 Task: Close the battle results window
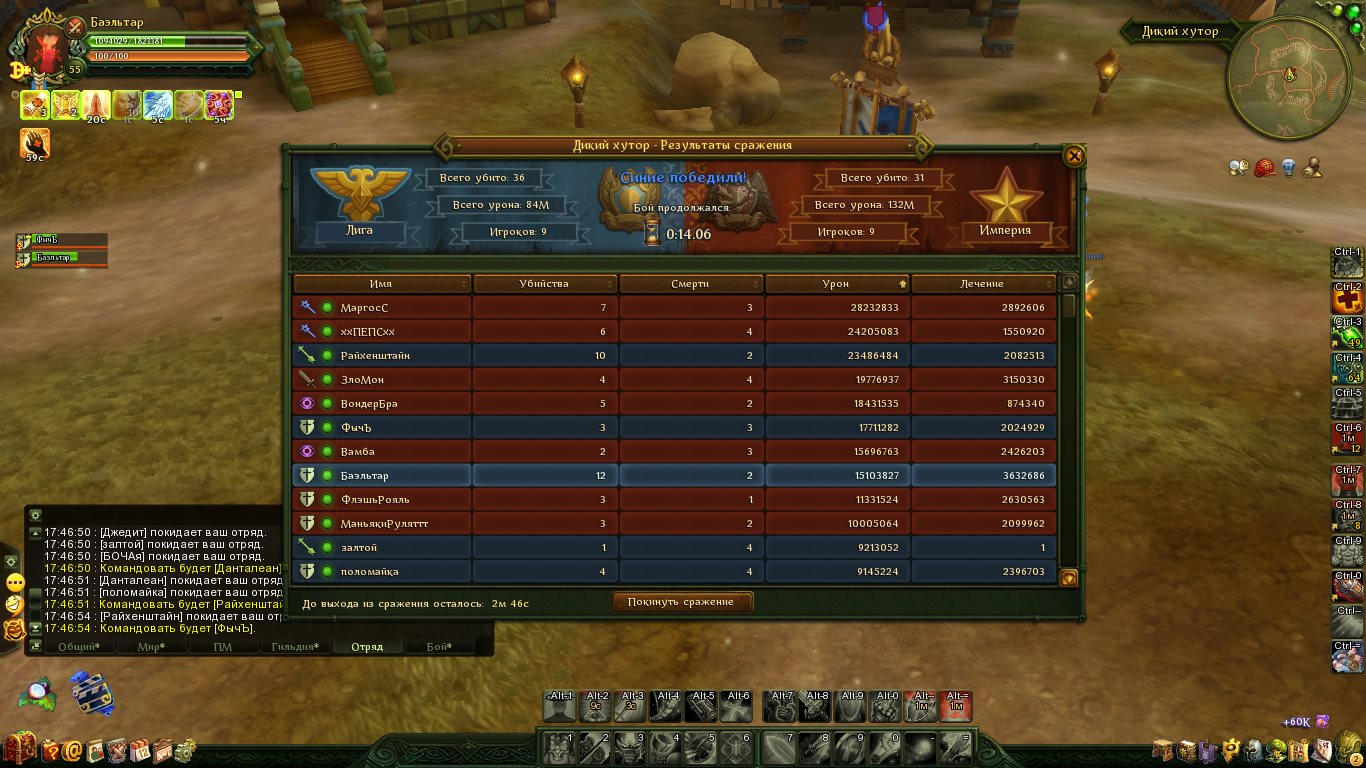1074,156
